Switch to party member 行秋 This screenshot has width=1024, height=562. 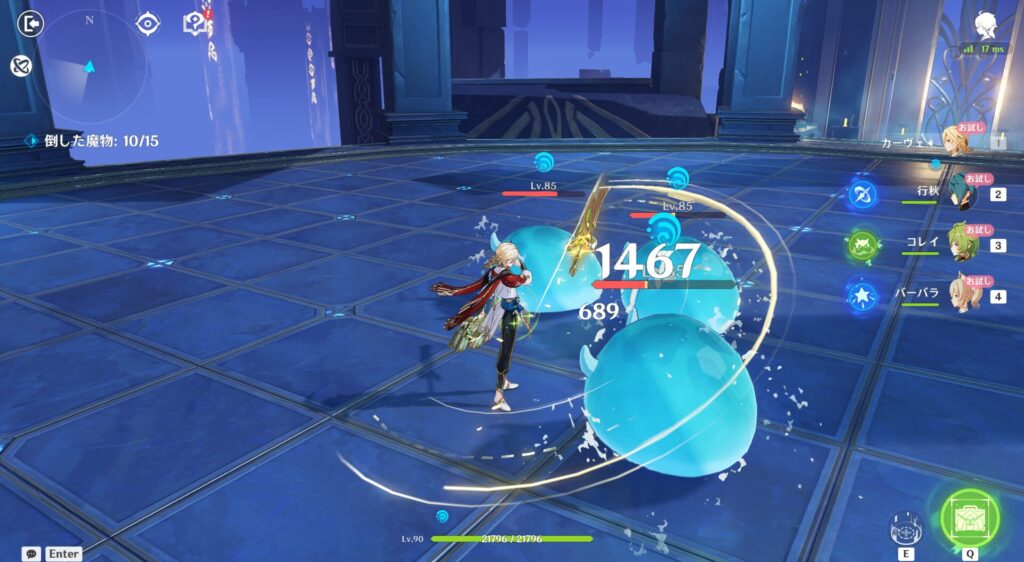962,190
